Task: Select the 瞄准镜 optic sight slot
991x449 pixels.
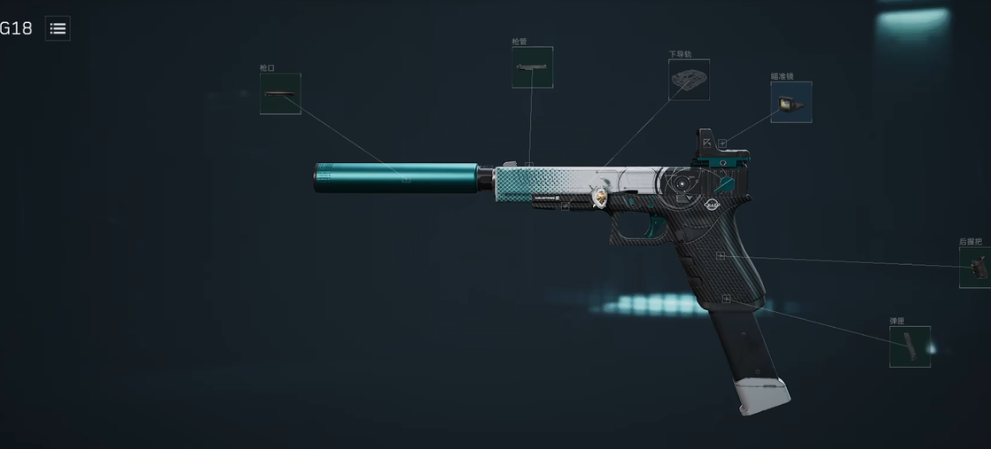Action: point(790,102)
